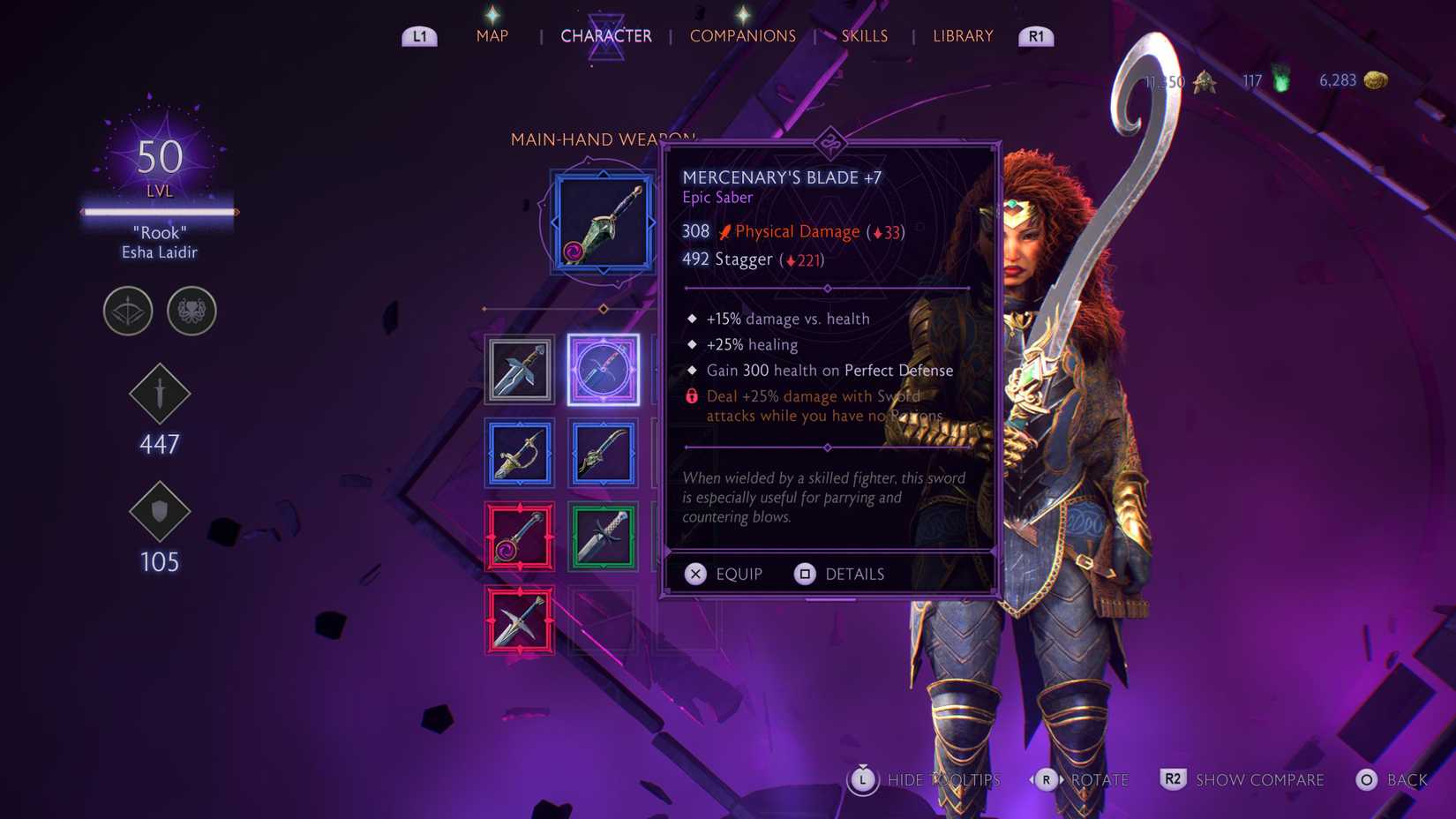The width and height of the screenshot is (1456, 819).
Task: Click the octopus faction emblem icon
Action: point(191,312)
